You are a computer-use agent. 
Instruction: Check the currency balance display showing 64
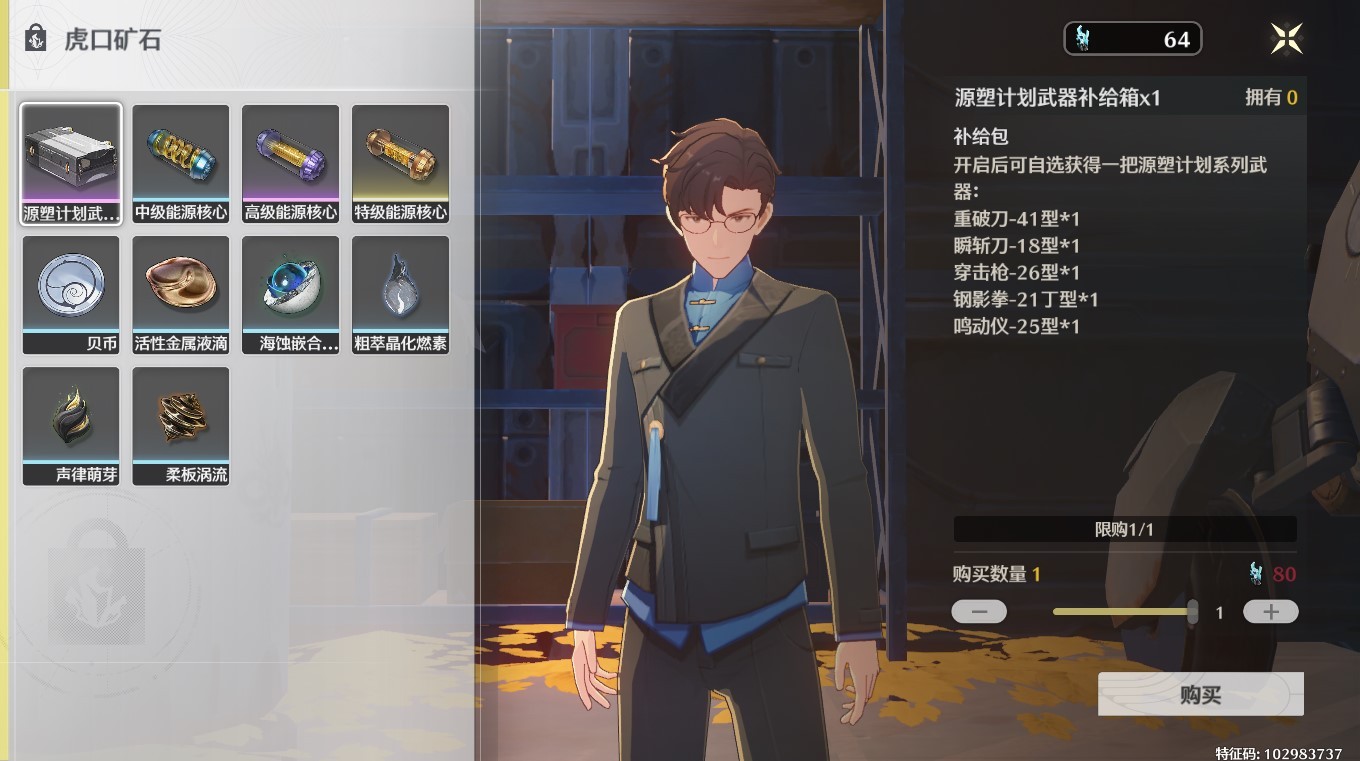pyautogui.click(x=1134, y=39)
